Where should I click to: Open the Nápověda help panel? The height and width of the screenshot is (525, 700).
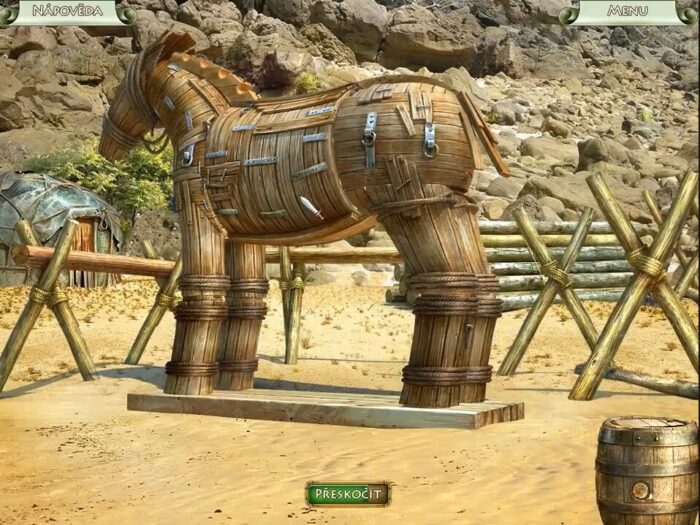pos(68,12)
